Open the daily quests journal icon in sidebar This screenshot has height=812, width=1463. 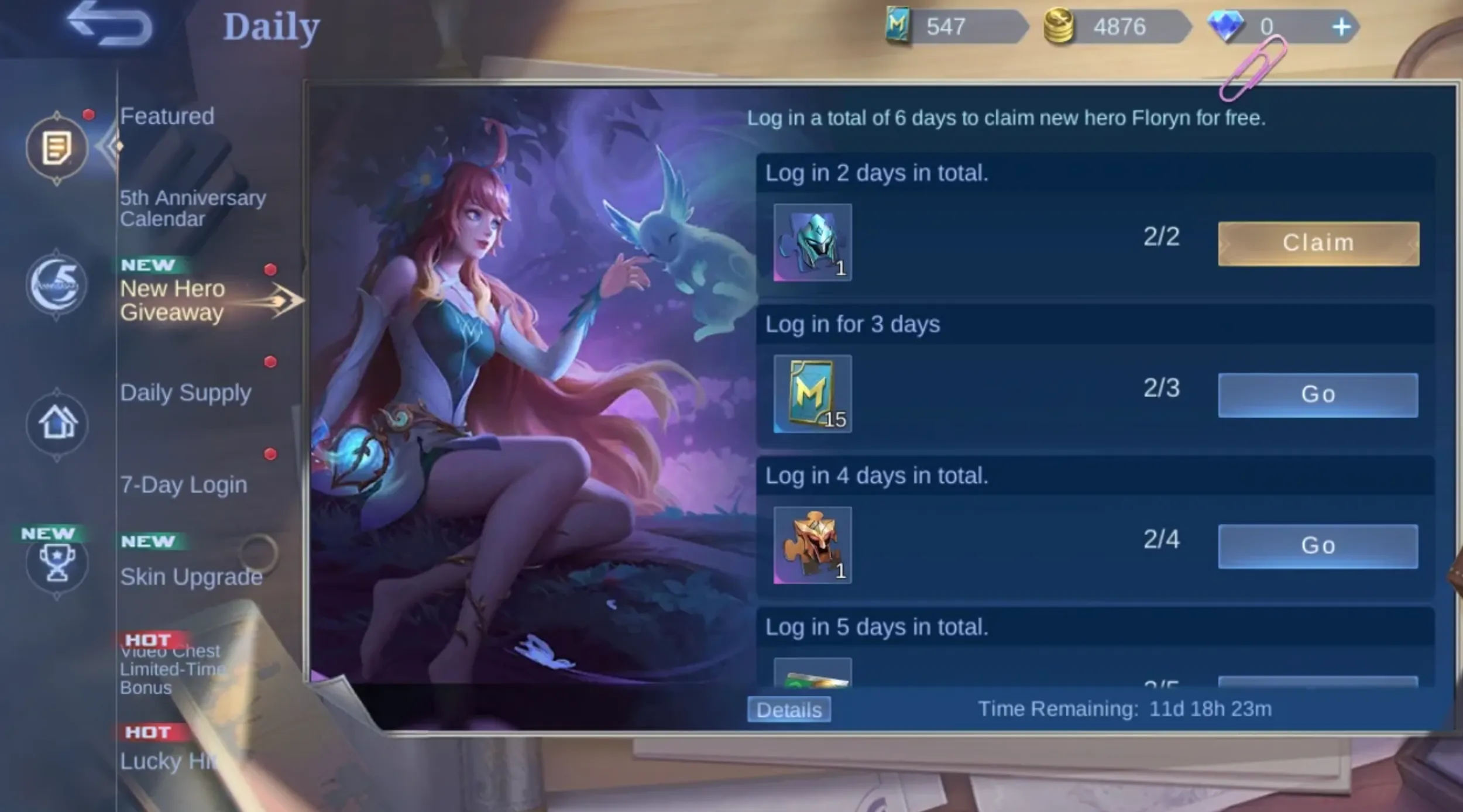click(x=57, y=148)
